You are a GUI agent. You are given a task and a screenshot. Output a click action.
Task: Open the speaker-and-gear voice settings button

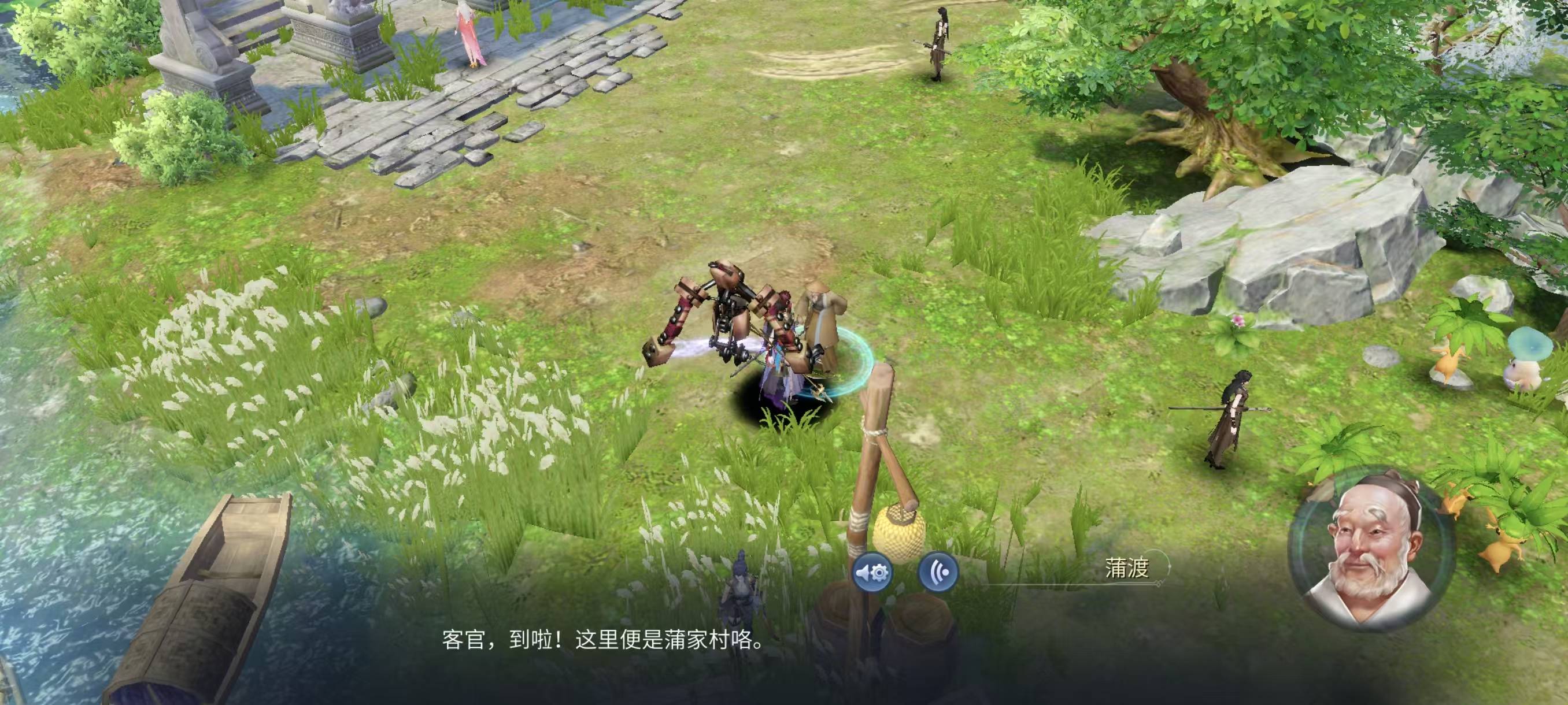872,573
